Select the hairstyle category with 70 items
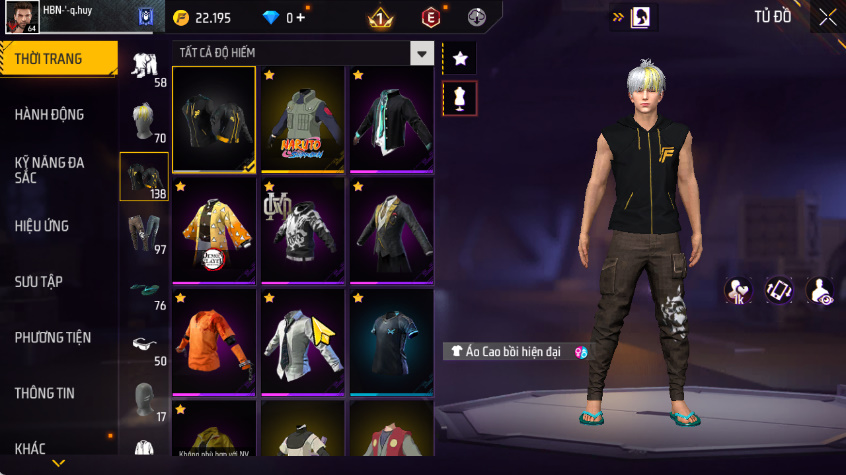The width and height of the screenshot is (846, 475). pos(144,123)
